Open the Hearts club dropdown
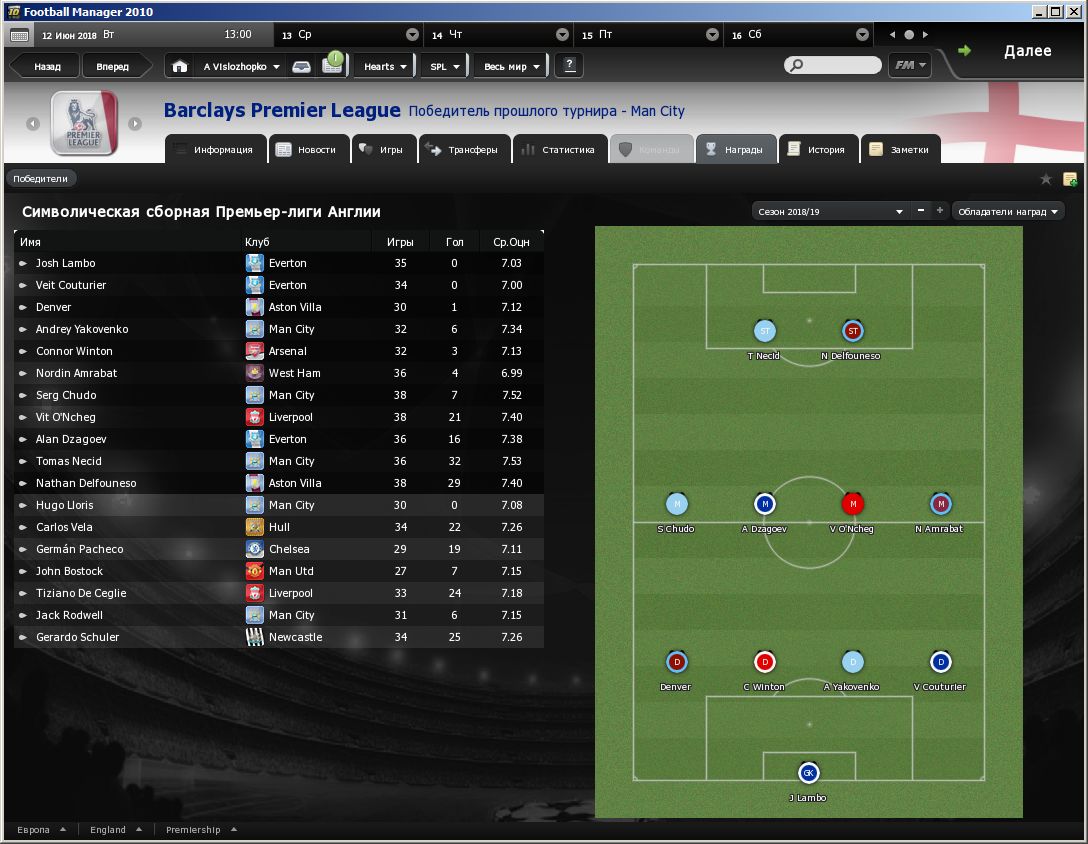 [x=384, y=67]
